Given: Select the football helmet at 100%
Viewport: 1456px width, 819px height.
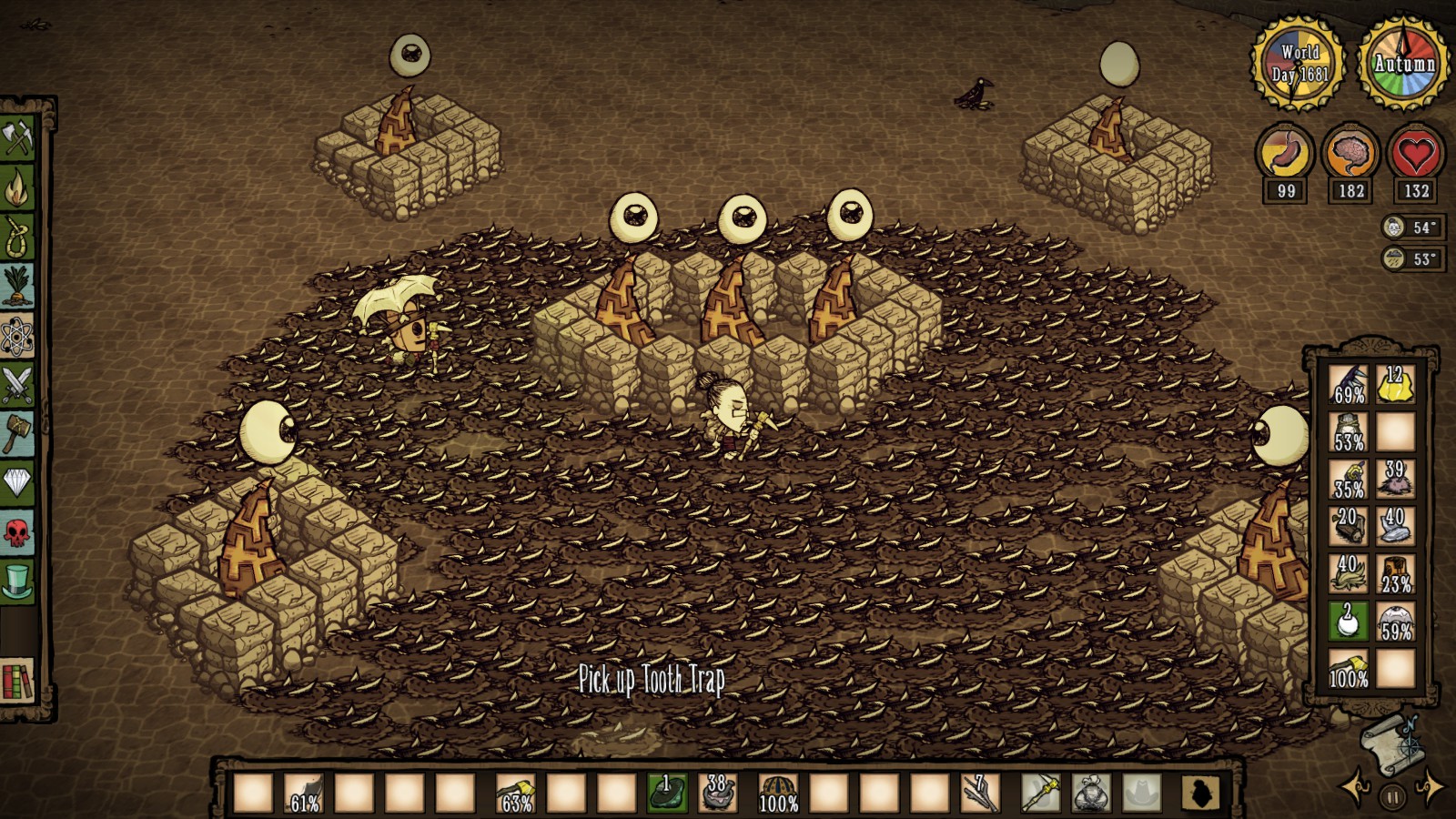Looking at the screenshot, I should (x=778, y=793).
